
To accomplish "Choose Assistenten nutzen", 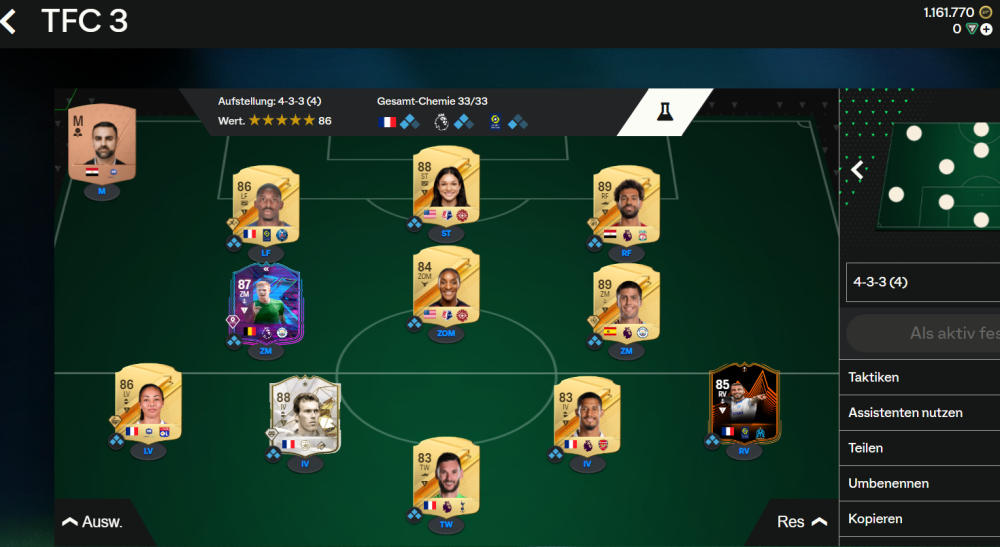I will (x=920, y=412).
